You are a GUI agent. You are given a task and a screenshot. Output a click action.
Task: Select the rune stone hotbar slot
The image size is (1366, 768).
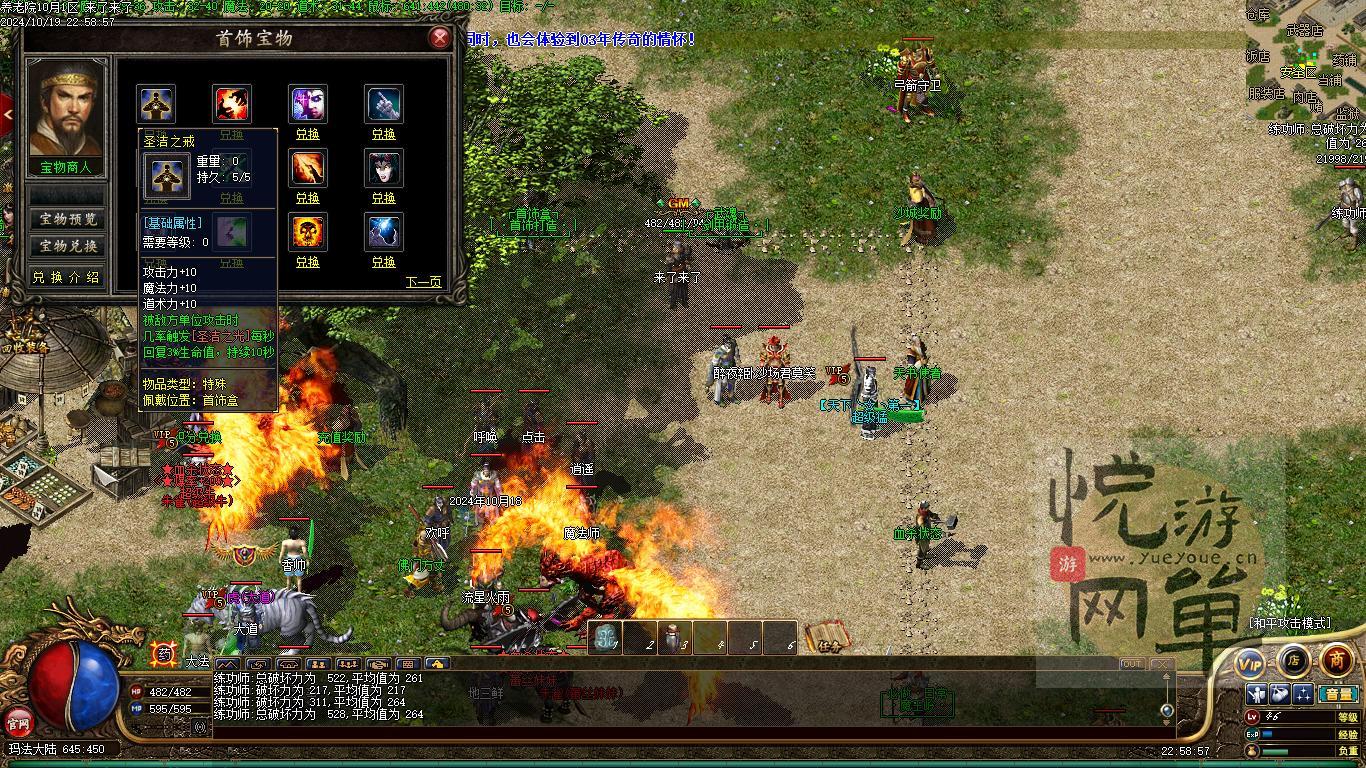pyautogui.click(x=604, y=638)
